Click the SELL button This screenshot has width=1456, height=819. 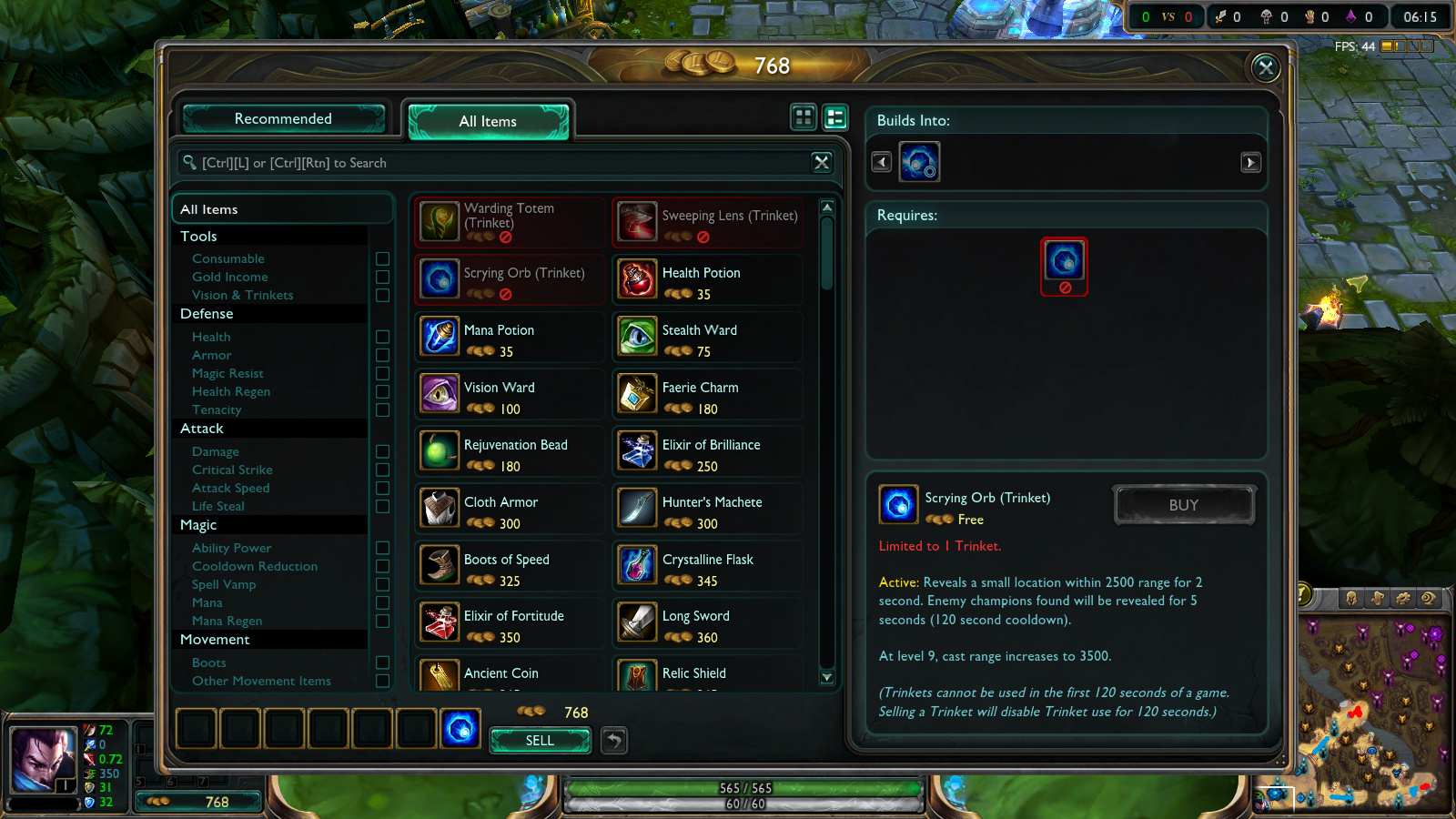pyautogui.click(x=539, y=740)
